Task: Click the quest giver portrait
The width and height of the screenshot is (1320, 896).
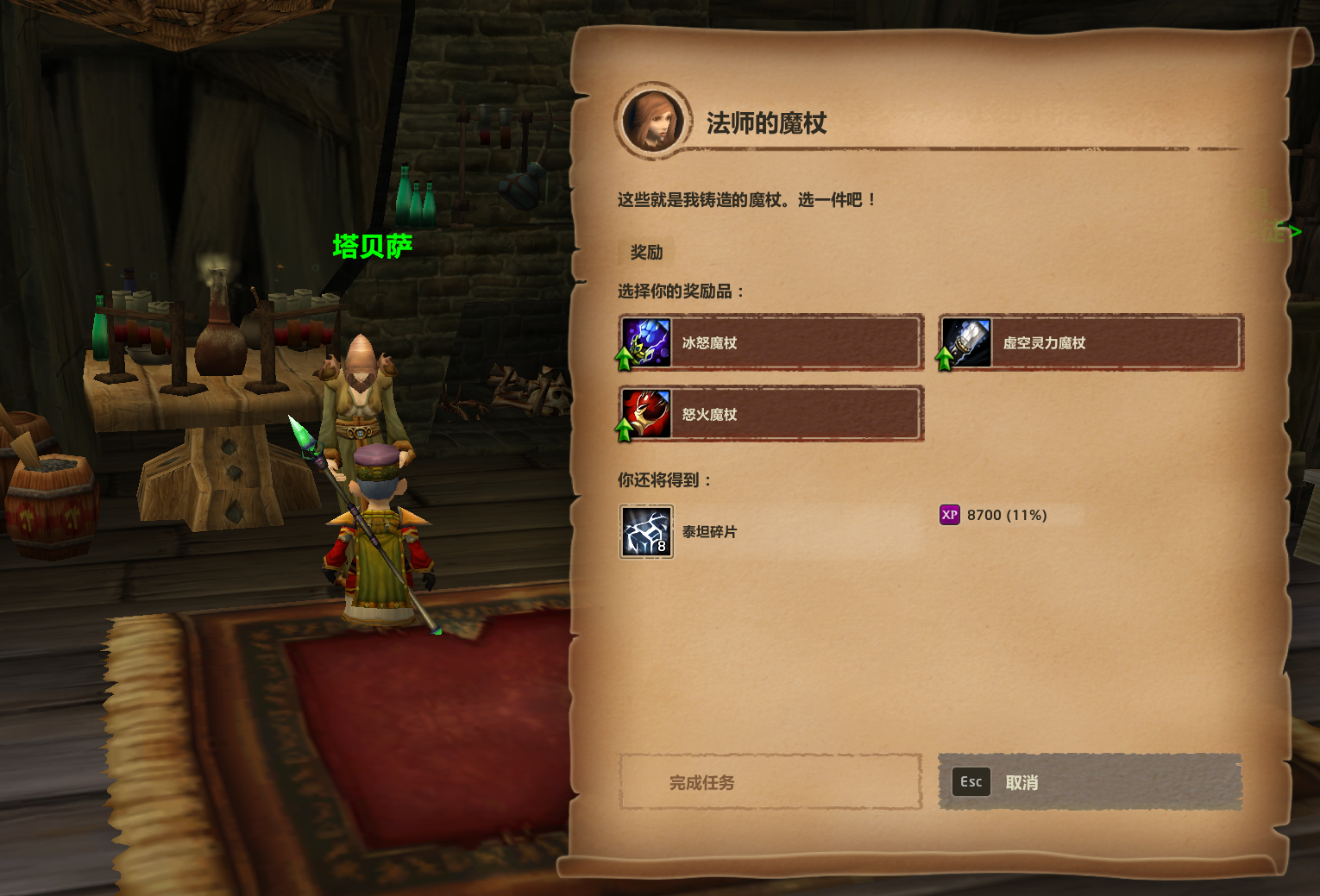Action: pos(653,122)
